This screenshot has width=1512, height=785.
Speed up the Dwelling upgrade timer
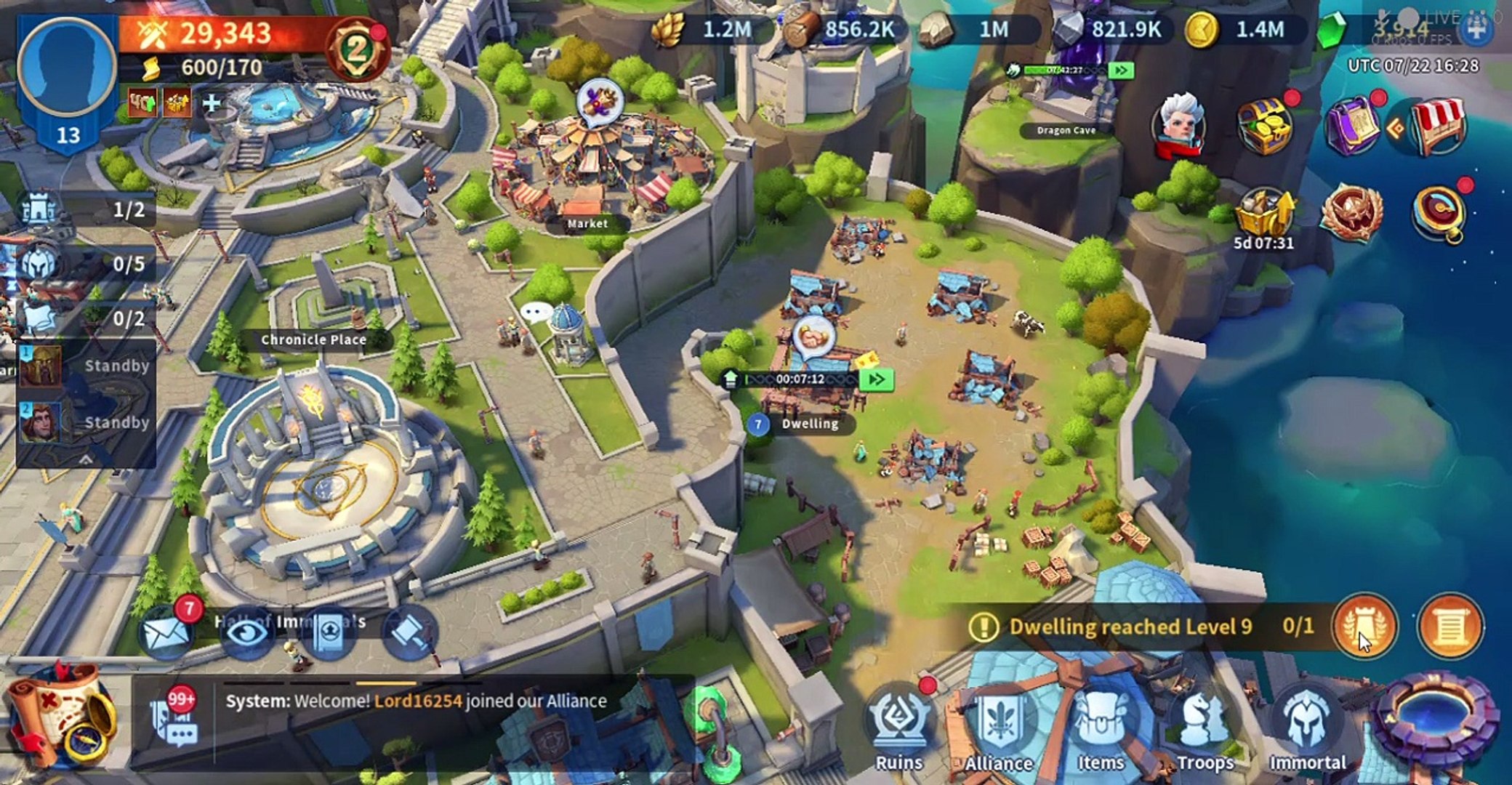click(875, 379)
